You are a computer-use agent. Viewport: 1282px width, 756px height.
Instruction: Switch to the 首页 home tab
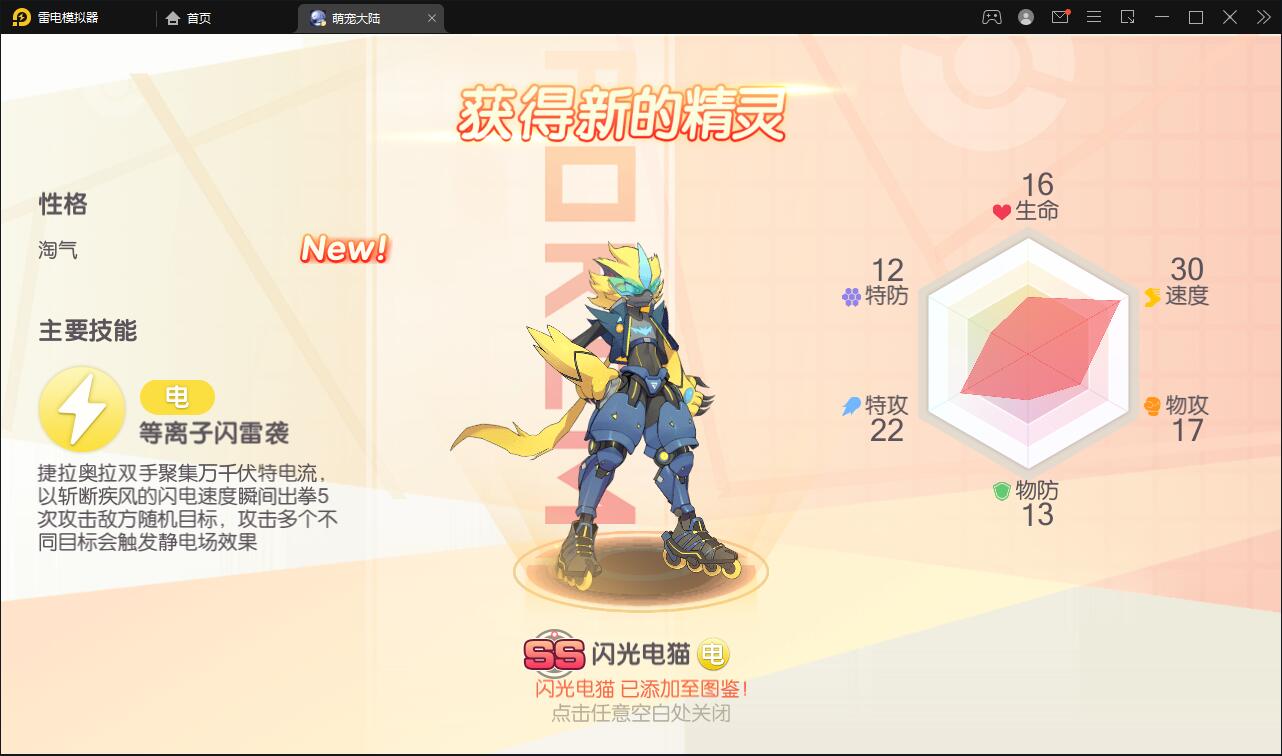click(187, 17)
